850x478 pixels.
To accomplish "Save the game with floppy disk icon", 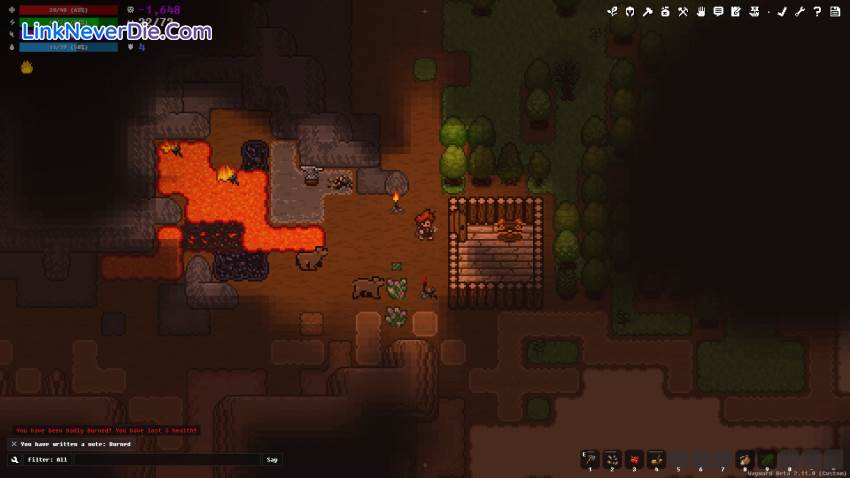I will 834,12.
